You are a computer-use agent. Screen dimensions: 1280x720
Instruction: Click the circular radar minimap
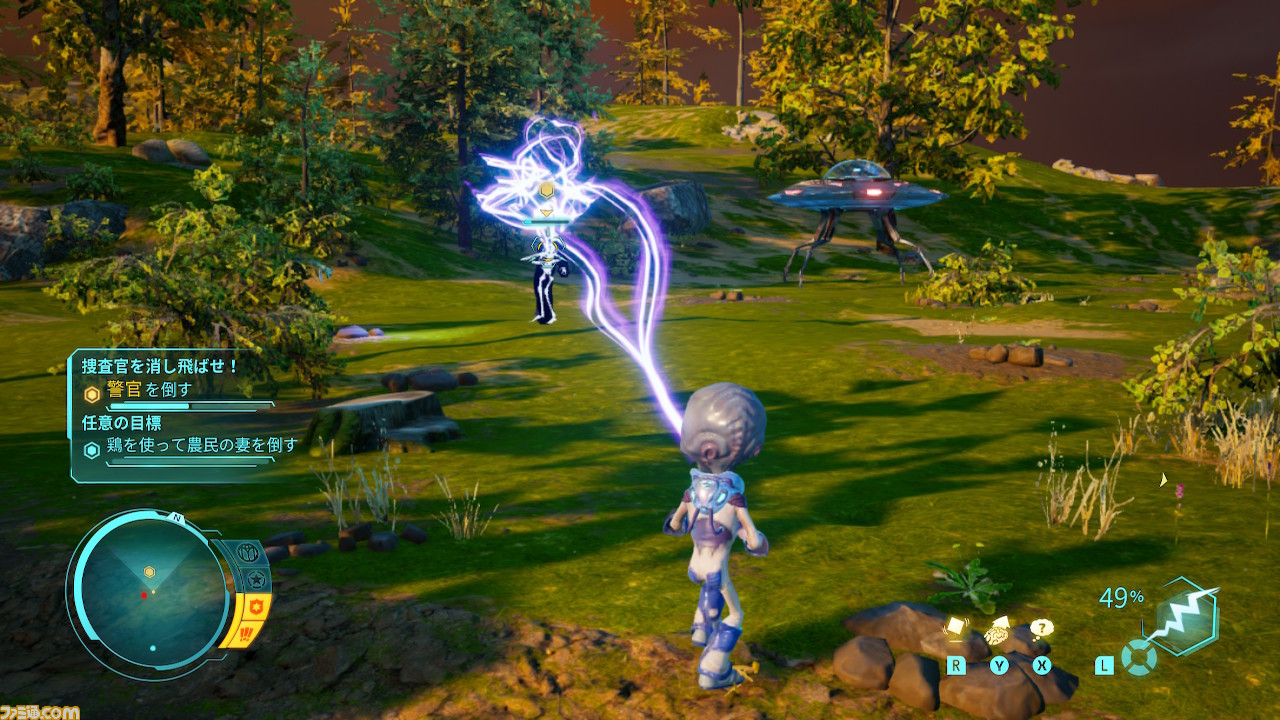point(152,595)
